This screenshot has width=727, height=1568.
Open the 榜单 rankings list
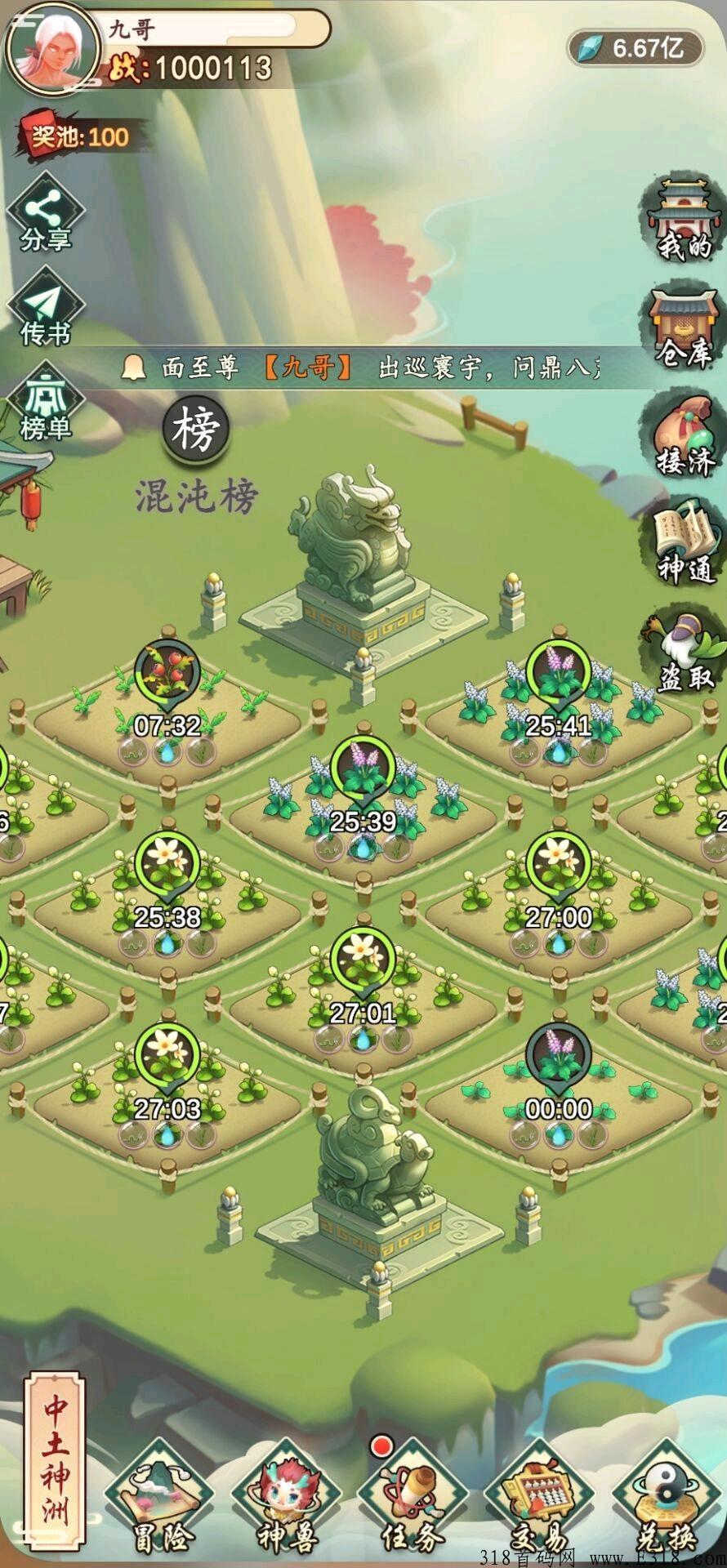pyautogui.click(x=46, y=405)
